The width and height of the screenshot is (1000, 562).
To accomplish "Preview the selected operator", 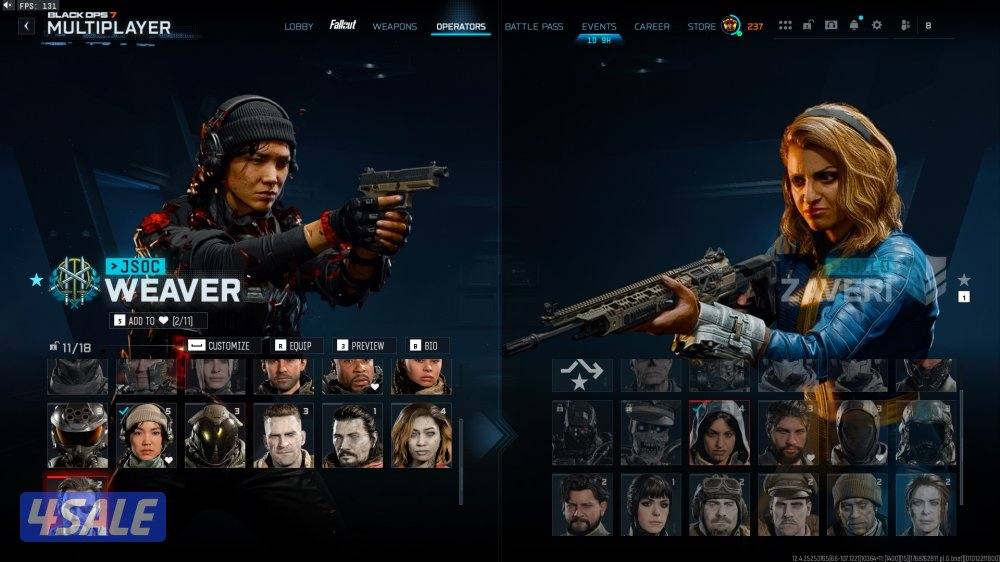I will [360, 346].
